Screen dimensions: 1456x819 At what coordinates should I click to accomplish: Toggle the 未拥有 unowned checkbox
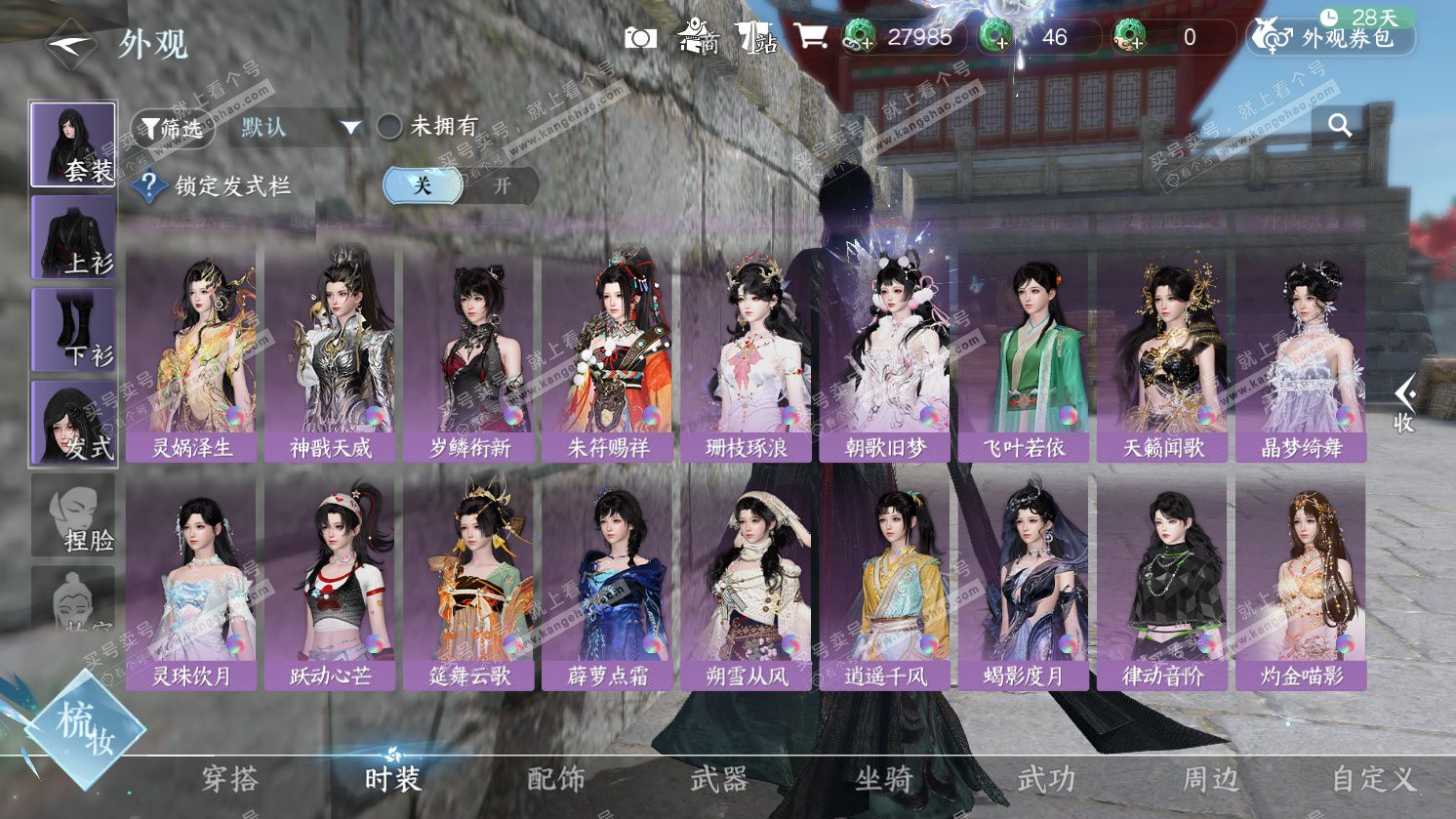[389, 126]
